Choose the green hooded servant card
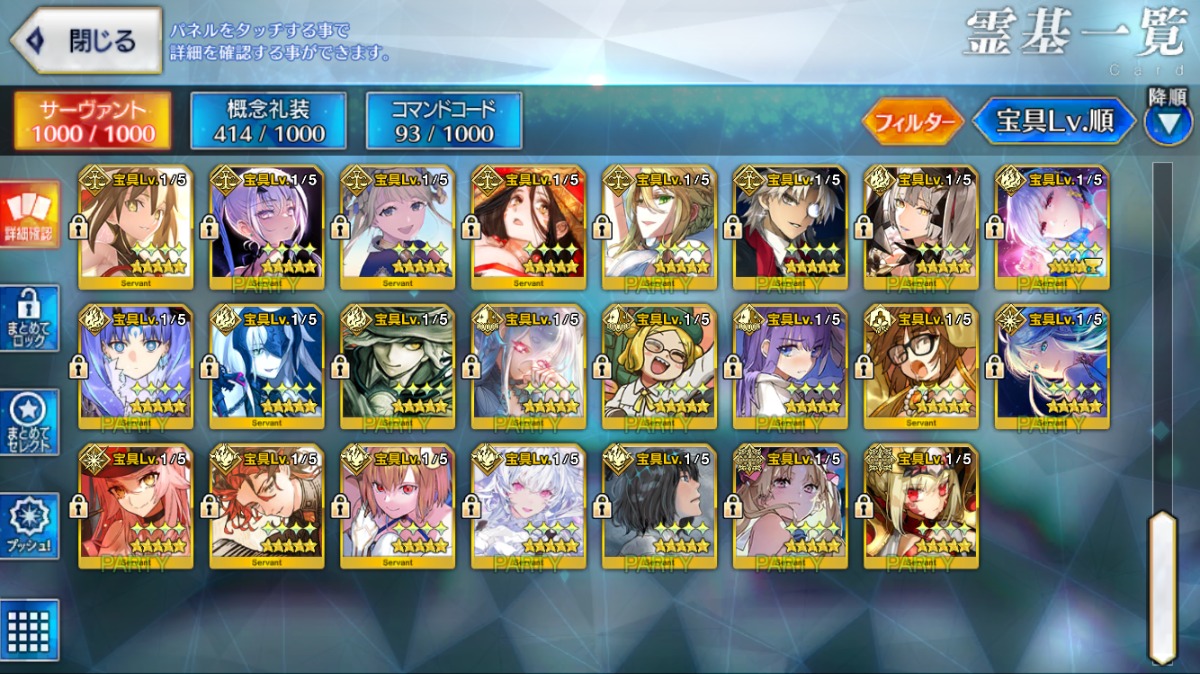Image resolution: width=1200 pixels, height=674 pixels. 397,366
